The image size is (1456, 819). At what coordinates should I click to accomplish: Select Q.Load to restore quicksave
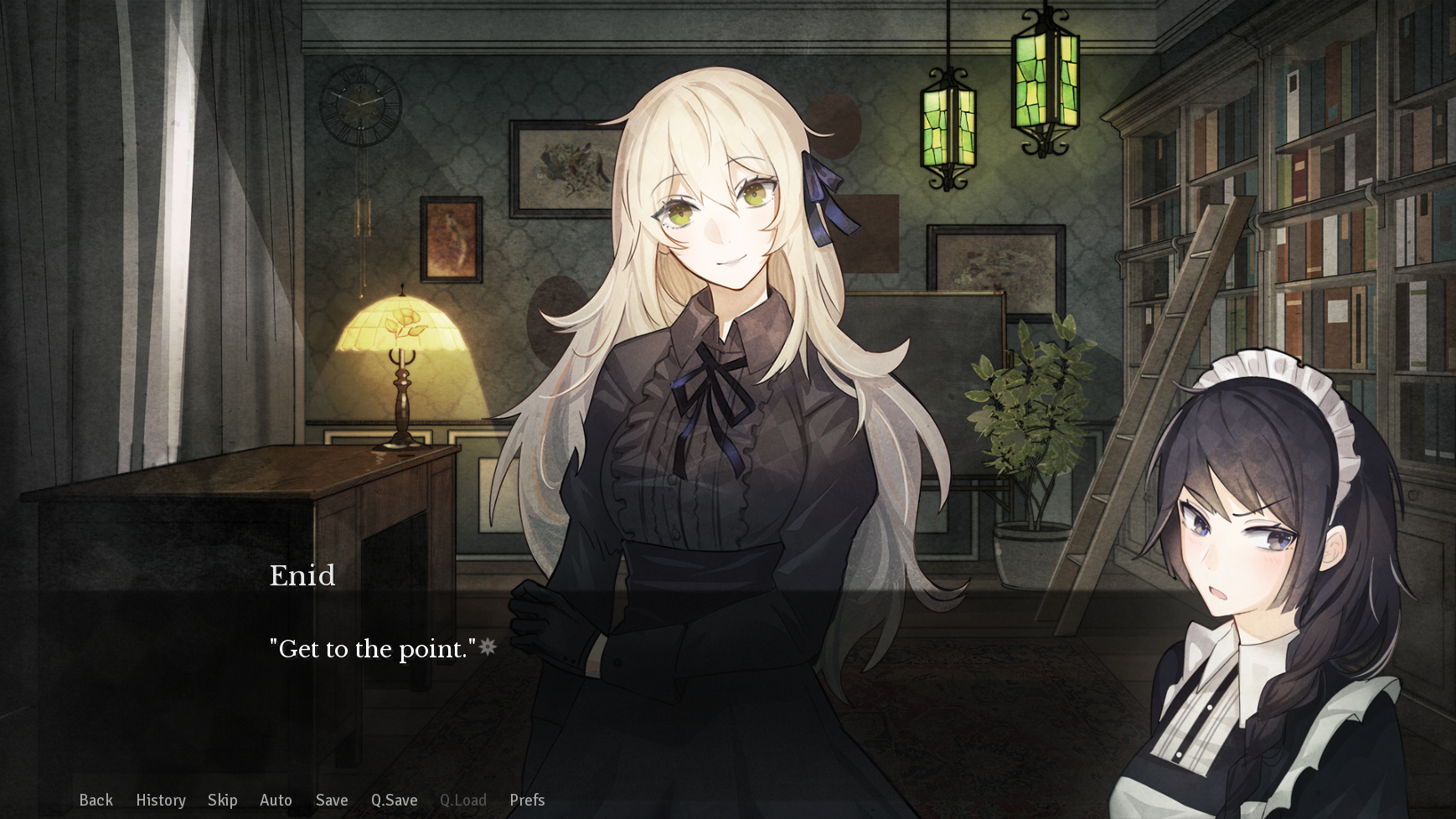[x=463, y=801]
